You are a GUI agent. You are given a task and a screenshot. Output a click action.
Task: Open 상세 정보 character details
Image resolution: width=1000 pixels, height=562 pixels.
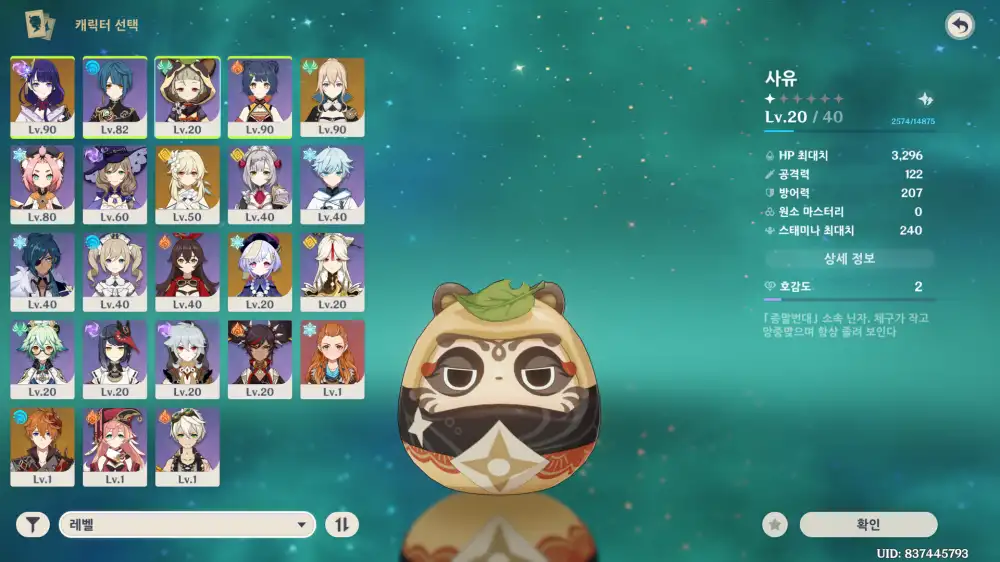pyautogui.click(x=849, y=259)
